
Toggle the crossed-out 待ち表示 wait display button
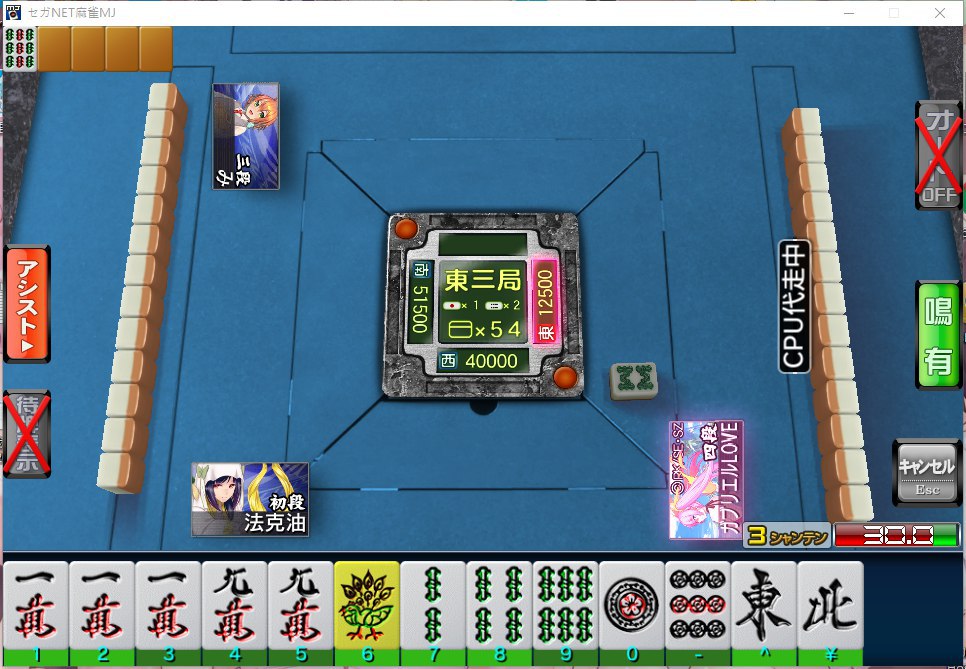pyautogui.click(x=25, y=433)
